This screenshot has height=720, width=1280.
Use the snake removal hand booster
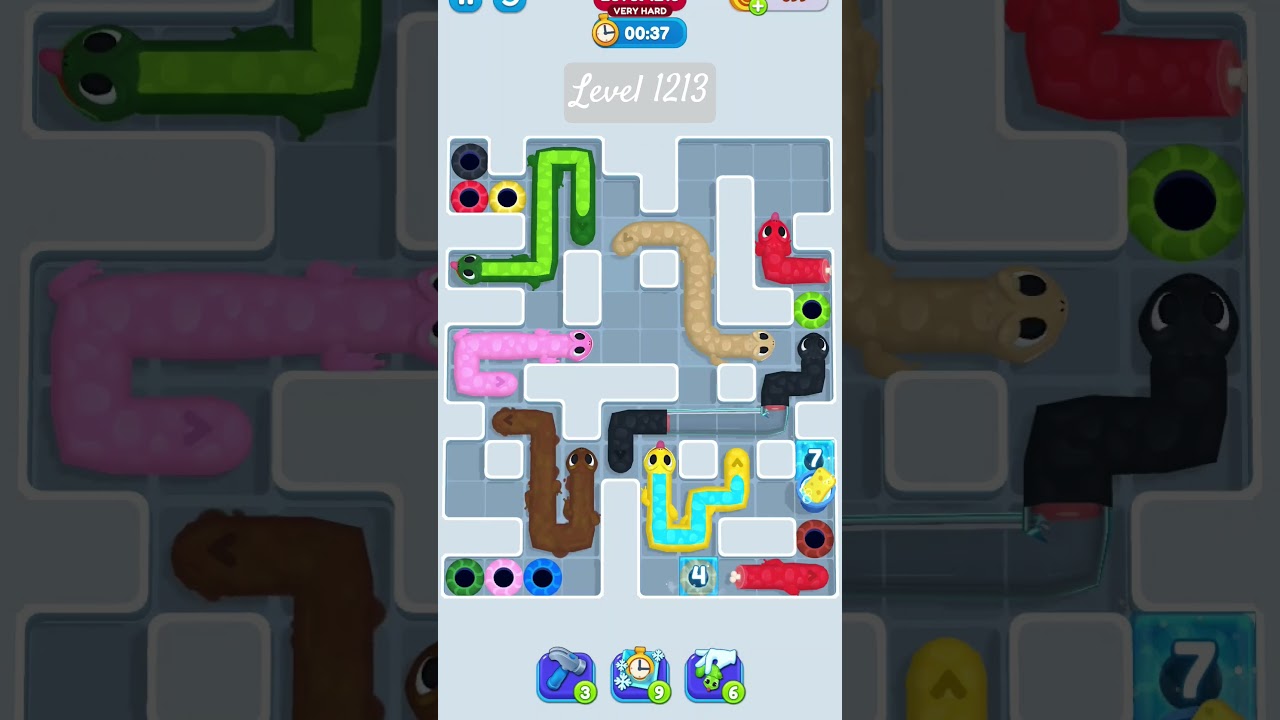714,673
